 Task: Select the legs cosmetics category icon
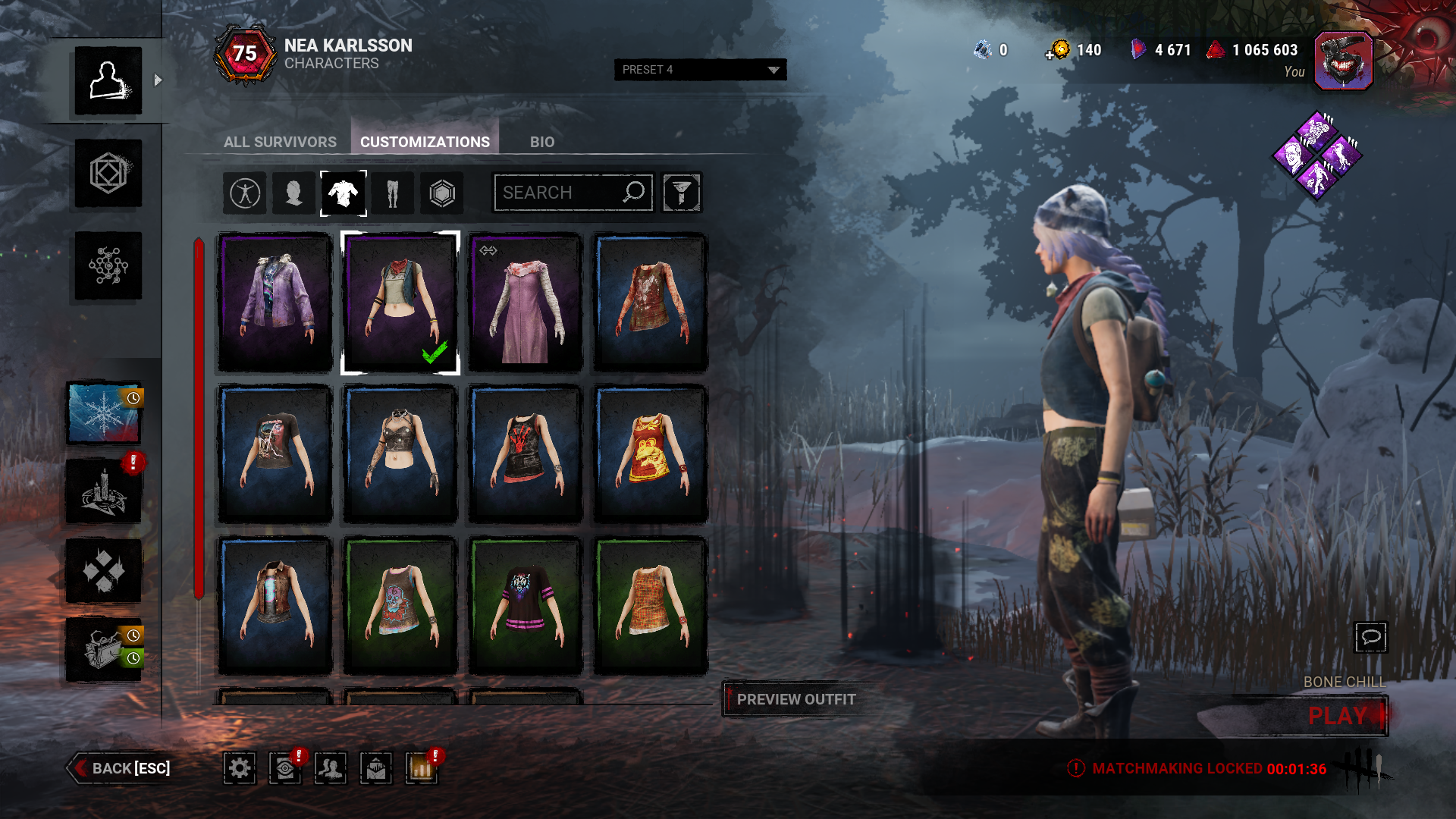click(392, 193)
